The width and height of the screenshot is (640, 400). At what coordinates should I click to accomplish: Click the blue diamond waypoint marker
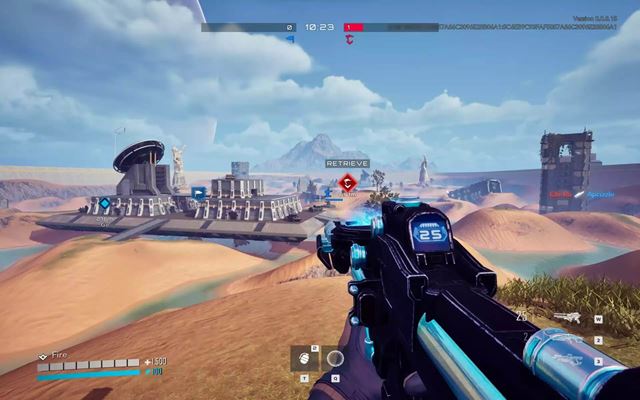pyautogui.click(x=104, y=203)
